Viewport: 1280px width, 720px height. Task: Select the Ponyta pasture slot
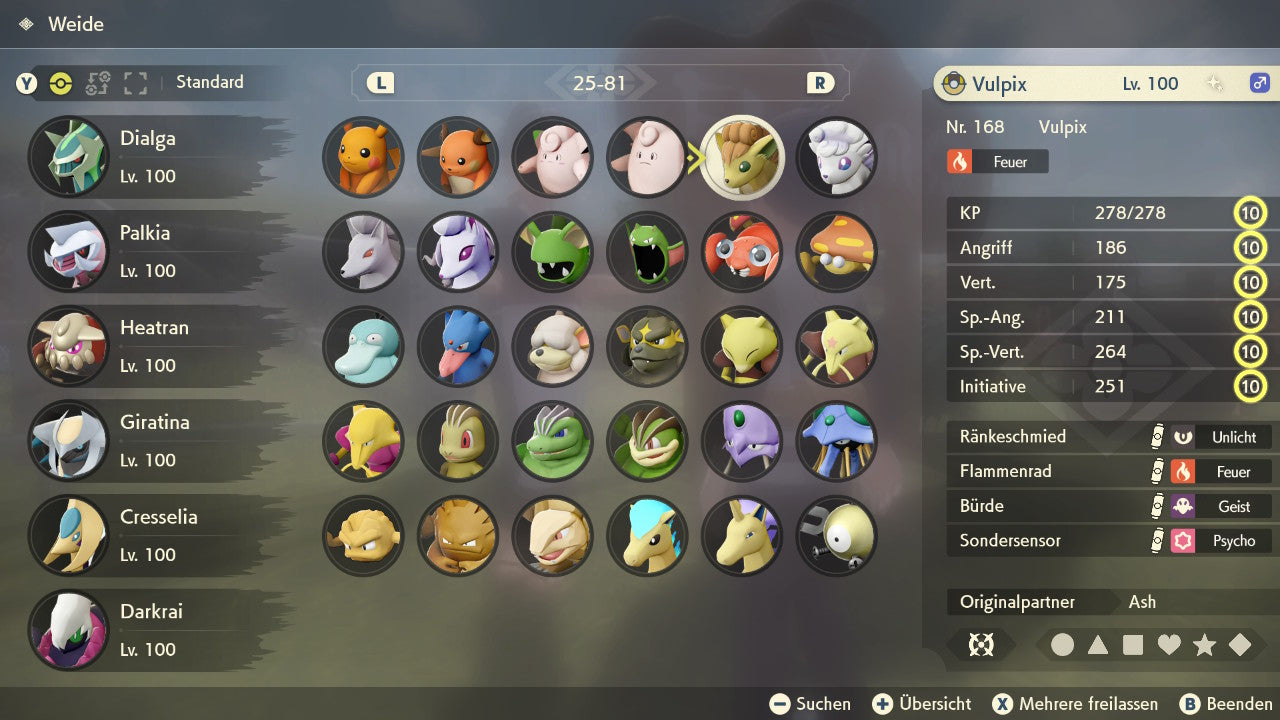point(647,536)
